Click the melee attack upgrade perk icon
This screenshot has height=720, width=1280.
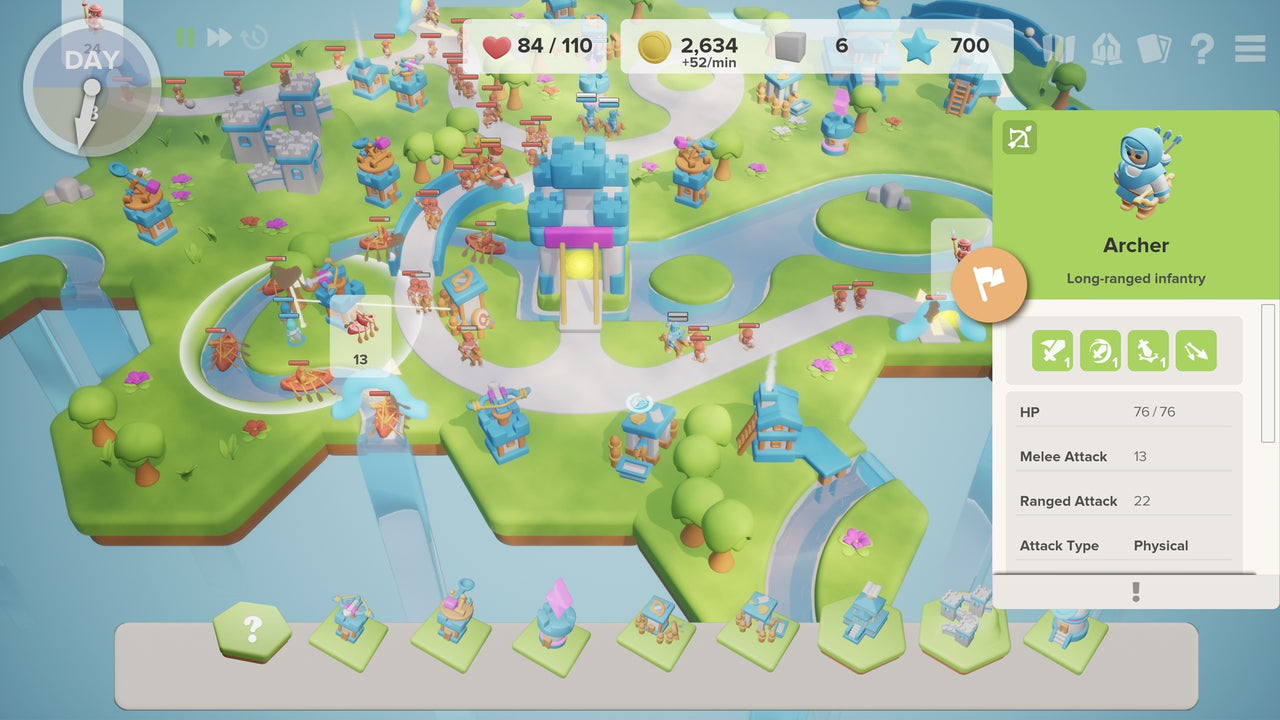coord(1052,351)
